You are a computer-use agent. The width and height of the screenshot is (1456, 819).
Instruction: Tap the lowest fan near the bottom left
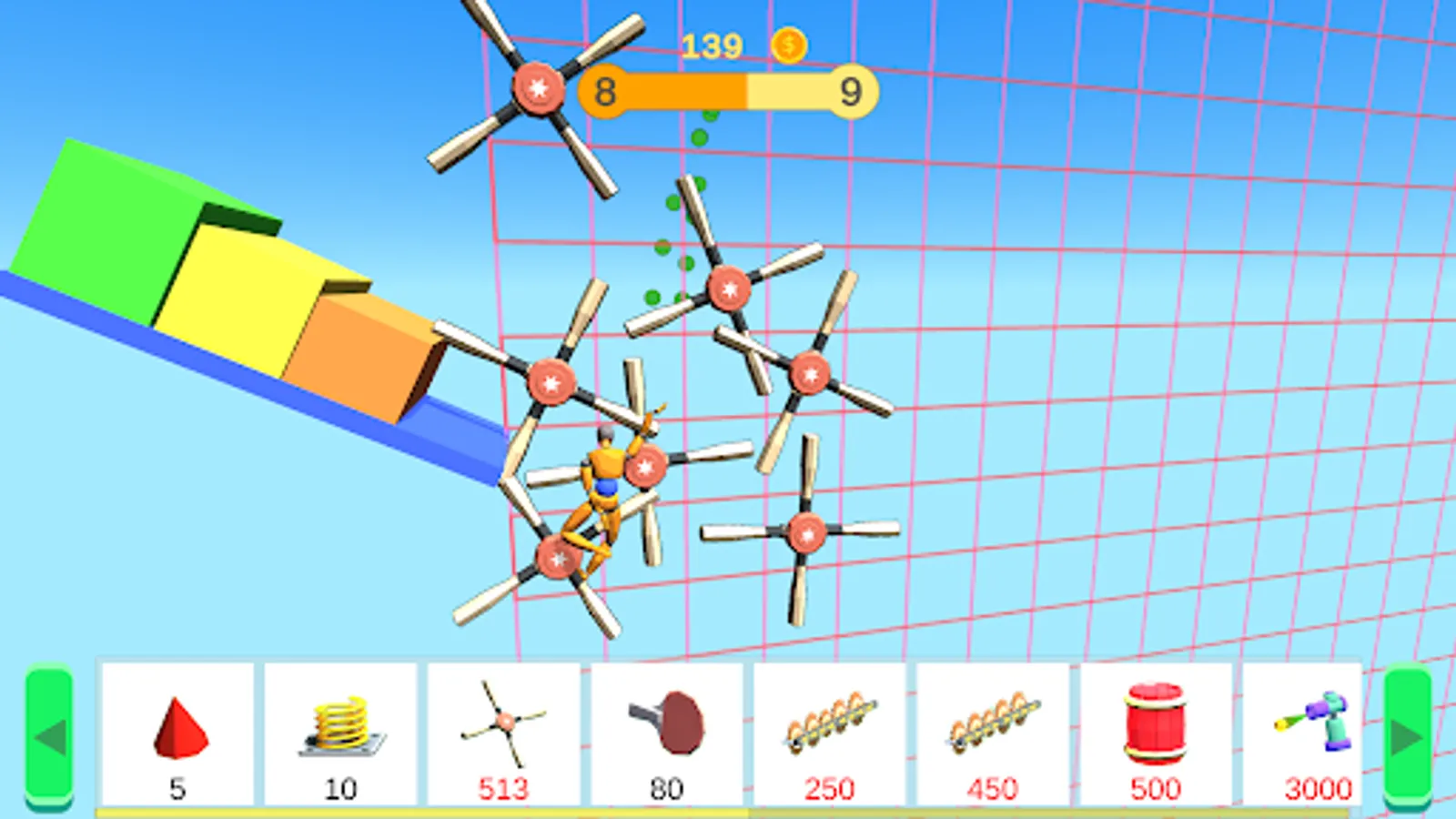coord(557,560)
